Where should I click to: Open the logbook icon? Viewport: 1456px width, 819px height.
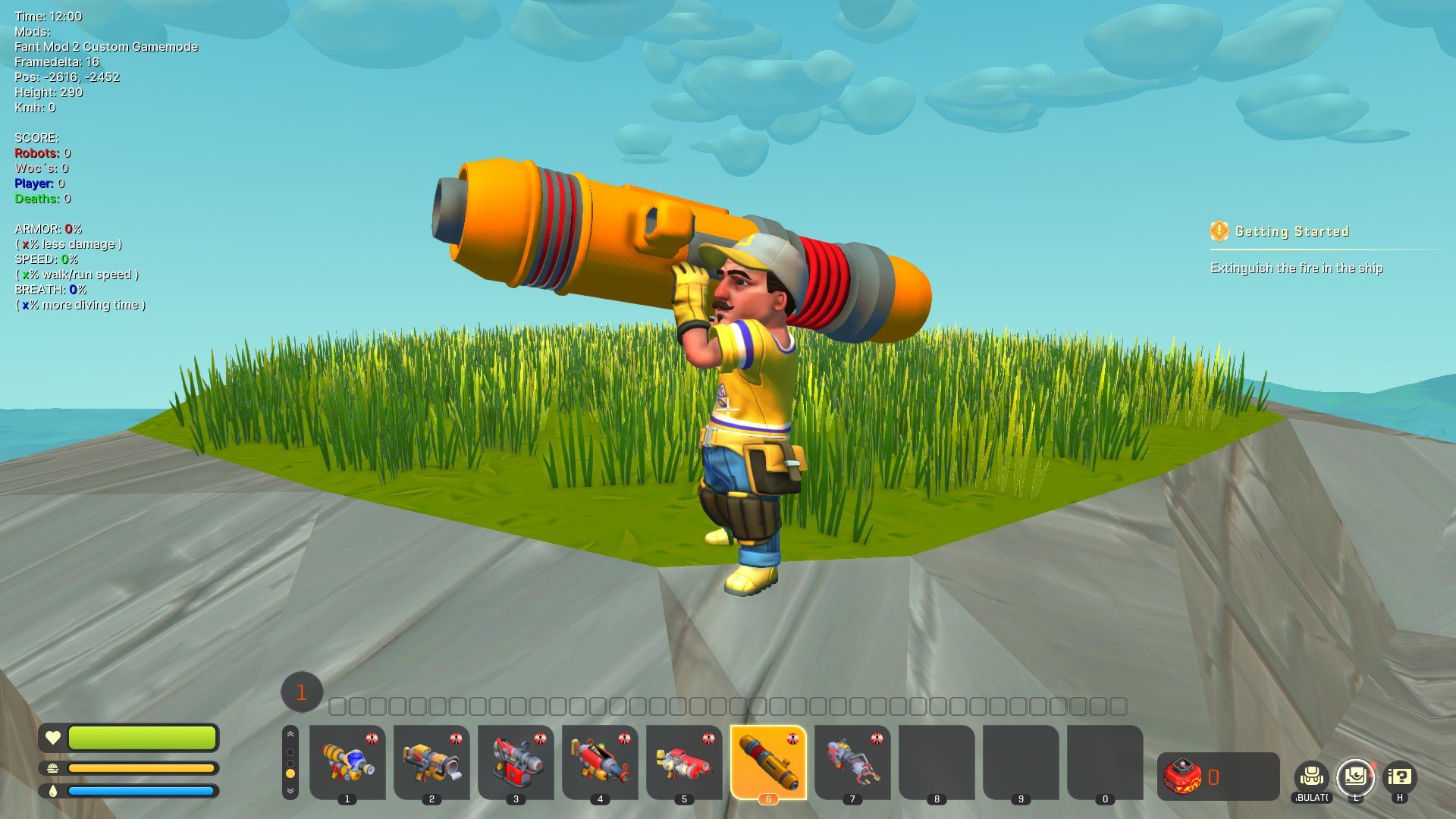tap(1355, 777)
